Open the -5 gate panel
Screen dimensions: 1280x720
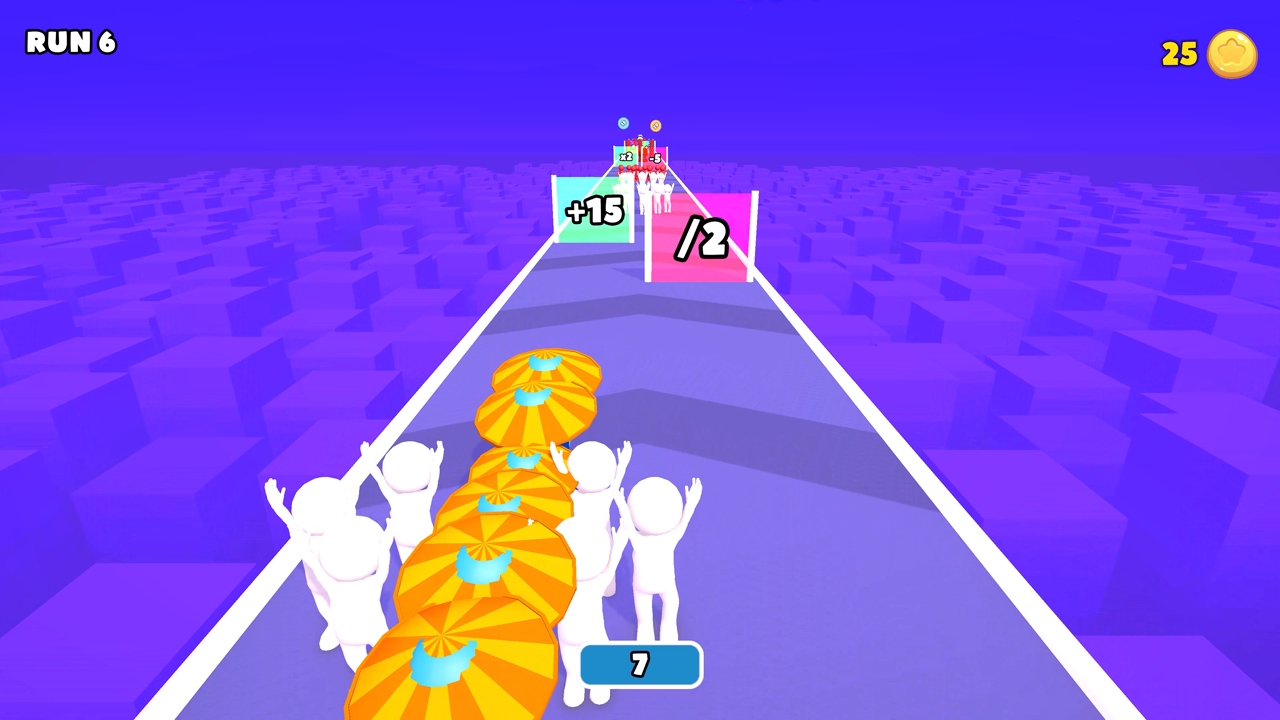pos(655,158)
